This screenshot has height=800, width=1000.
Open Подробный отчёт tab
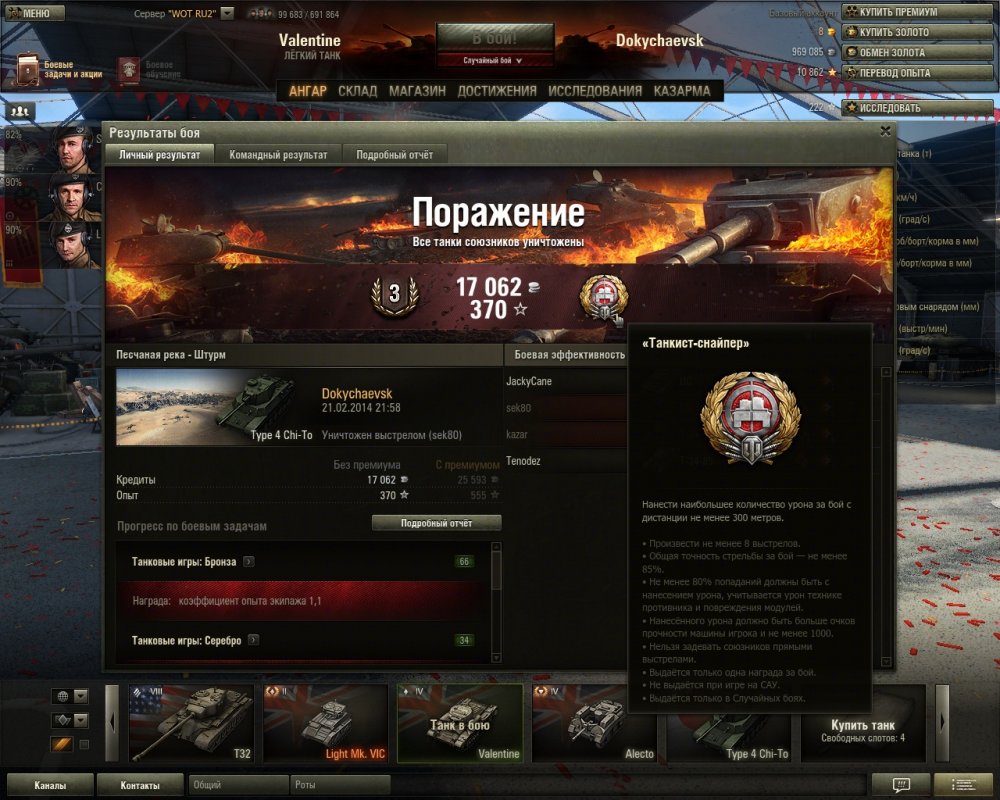[394, 155]
